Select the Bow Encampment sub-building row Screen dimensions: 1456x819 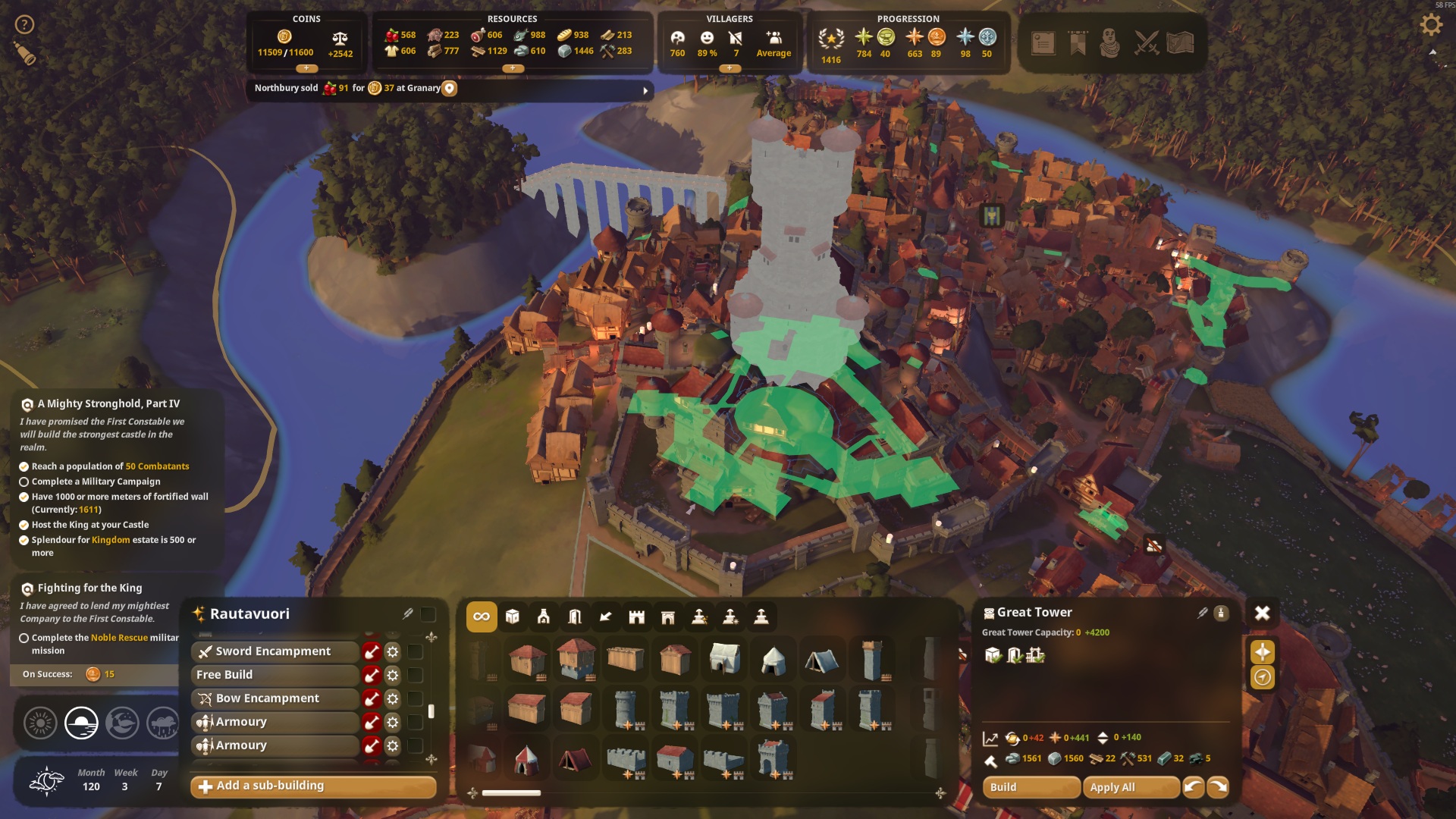274,698
